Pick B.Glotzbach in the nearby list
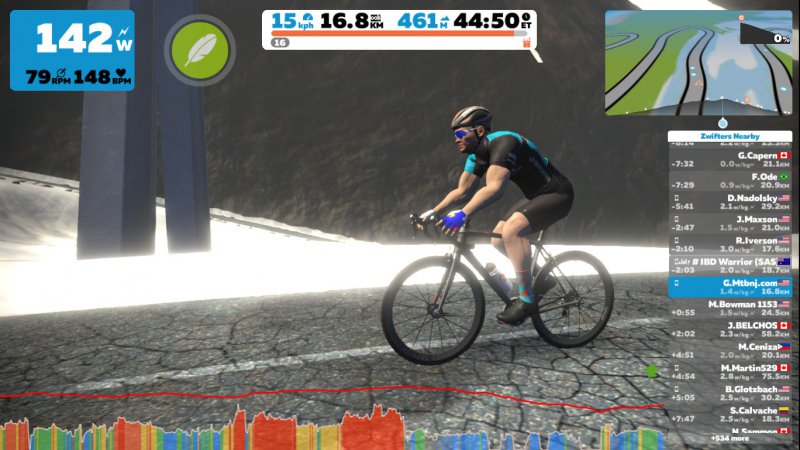Image resolution: width=800 pixels, height=450 pixels. tap(730, 392)
